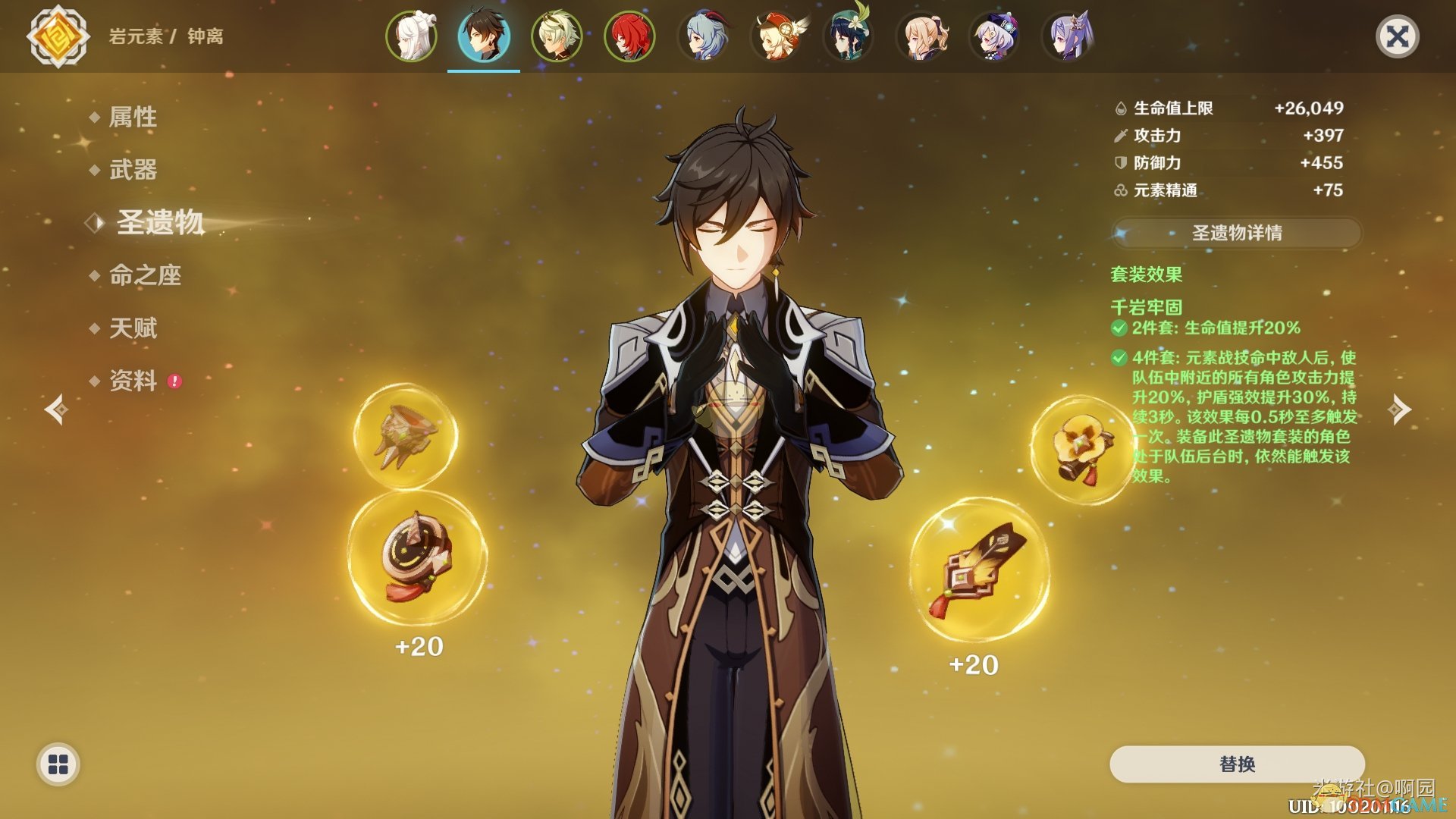Select the goblet artifact slot

coord(405,436)
